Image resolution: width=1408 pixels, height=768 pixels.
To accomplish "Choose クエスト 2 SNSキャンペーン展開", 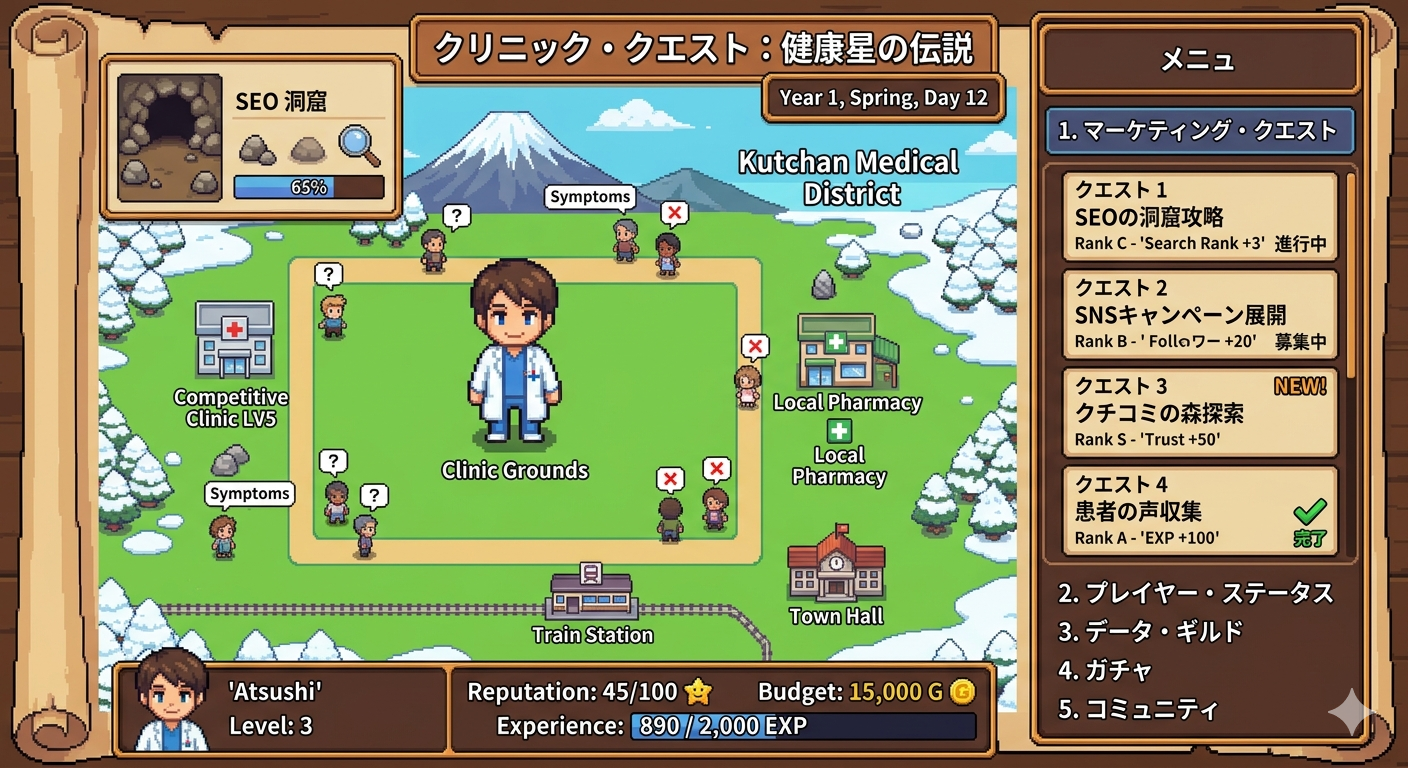I will [x=1199, y=314].
